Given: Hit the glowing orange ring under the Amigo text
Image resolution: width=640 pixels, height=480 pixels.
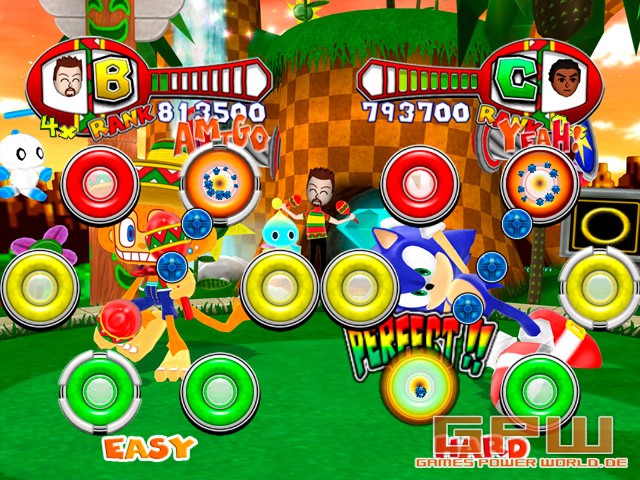Looking at the screenshot, I should pyautogui.click(x=221, y=182).
